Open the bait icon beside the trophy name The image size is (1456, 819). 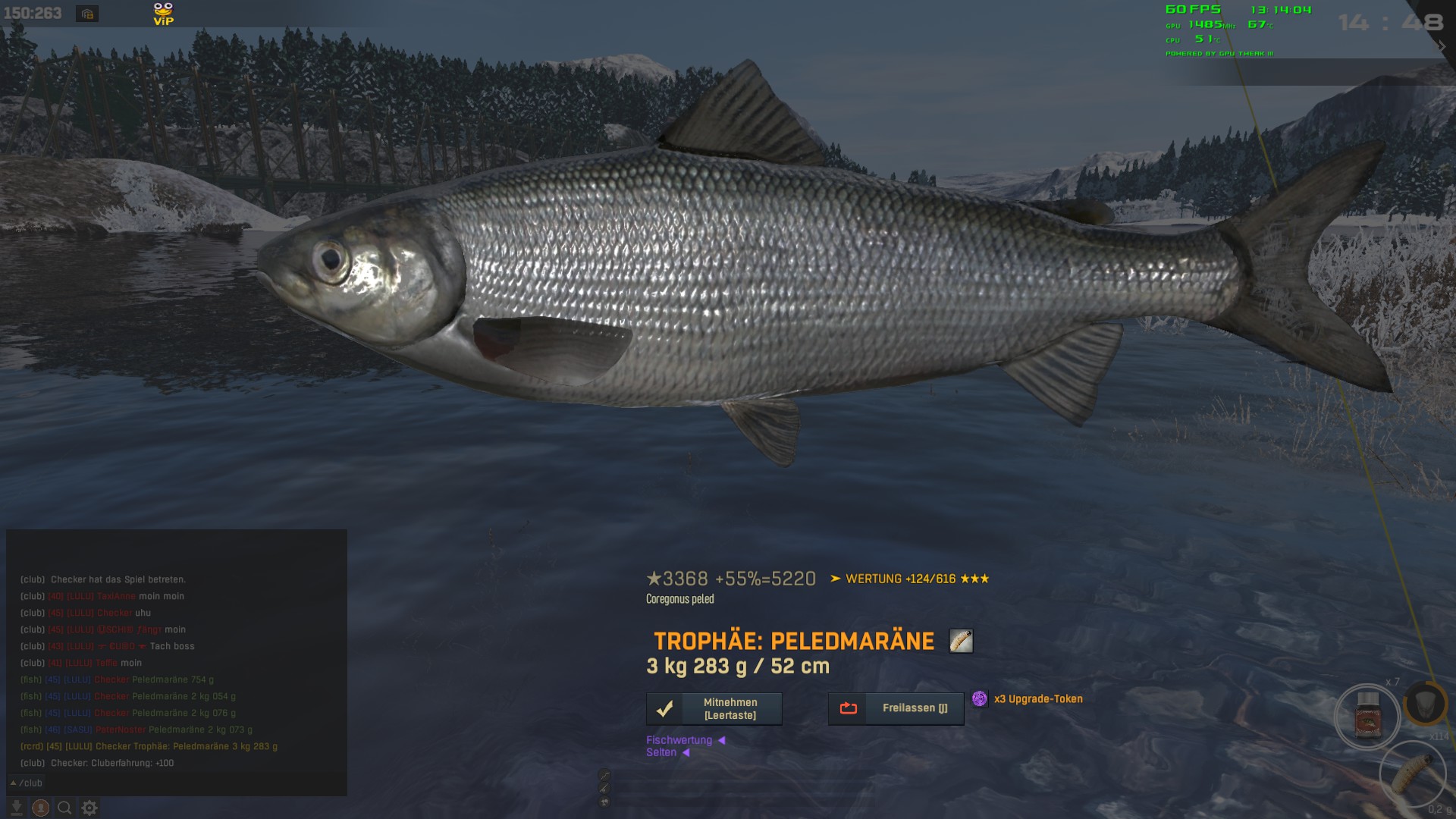point(961,642)
